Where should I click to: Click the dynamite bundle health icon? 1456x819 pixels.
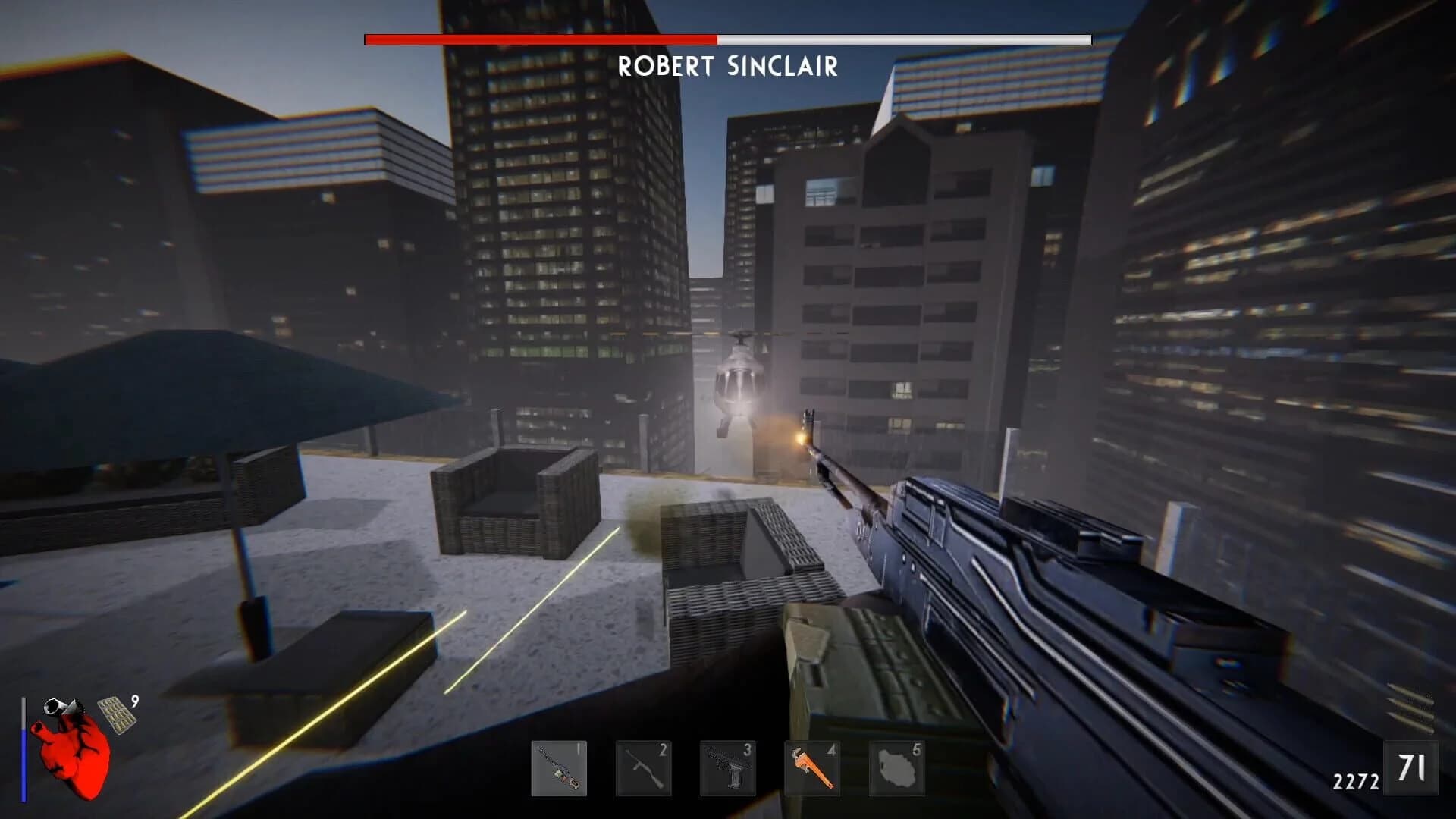point(64,707)
